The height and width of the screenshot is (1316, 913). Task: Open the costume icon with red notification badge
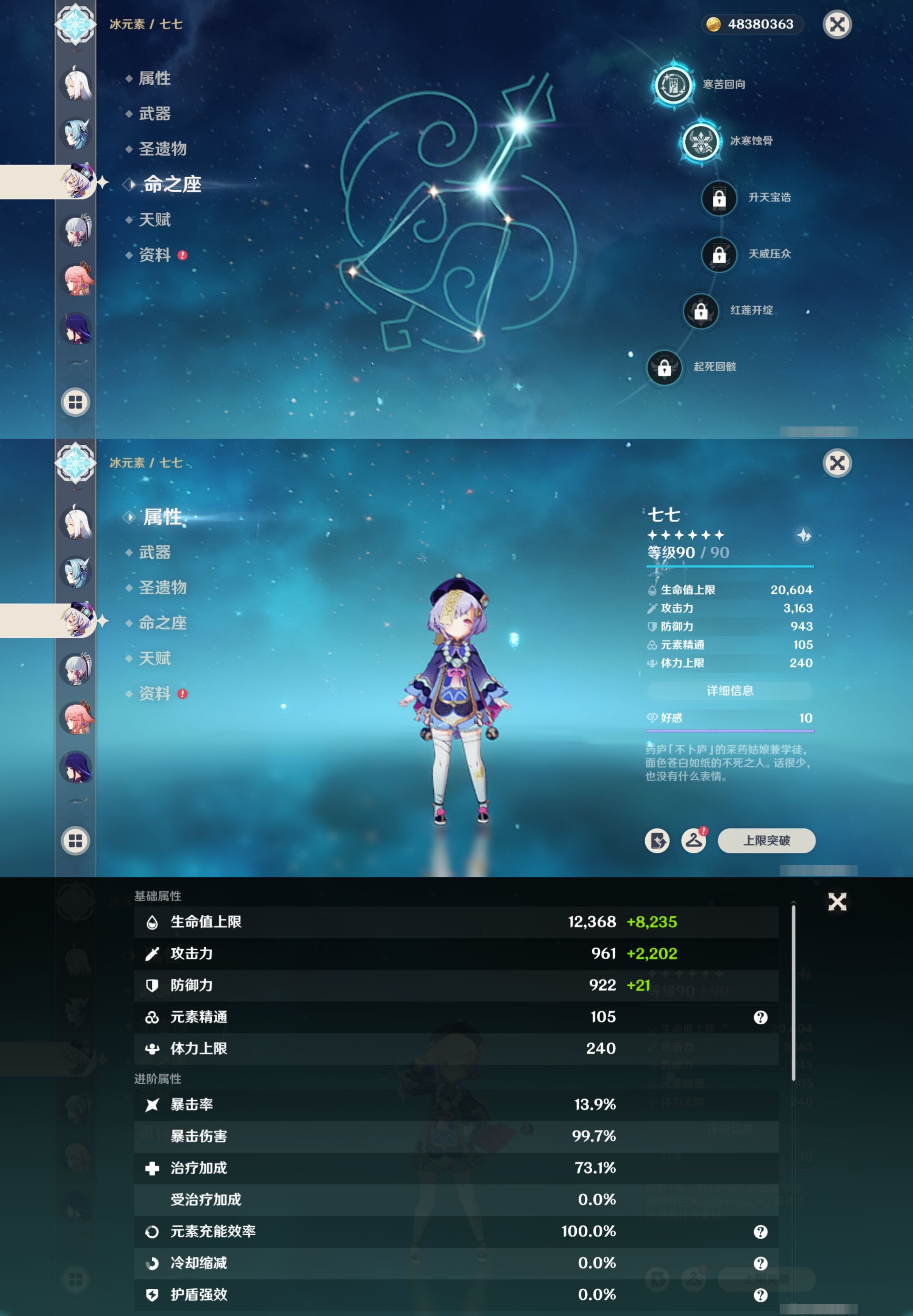coord(694,841)
